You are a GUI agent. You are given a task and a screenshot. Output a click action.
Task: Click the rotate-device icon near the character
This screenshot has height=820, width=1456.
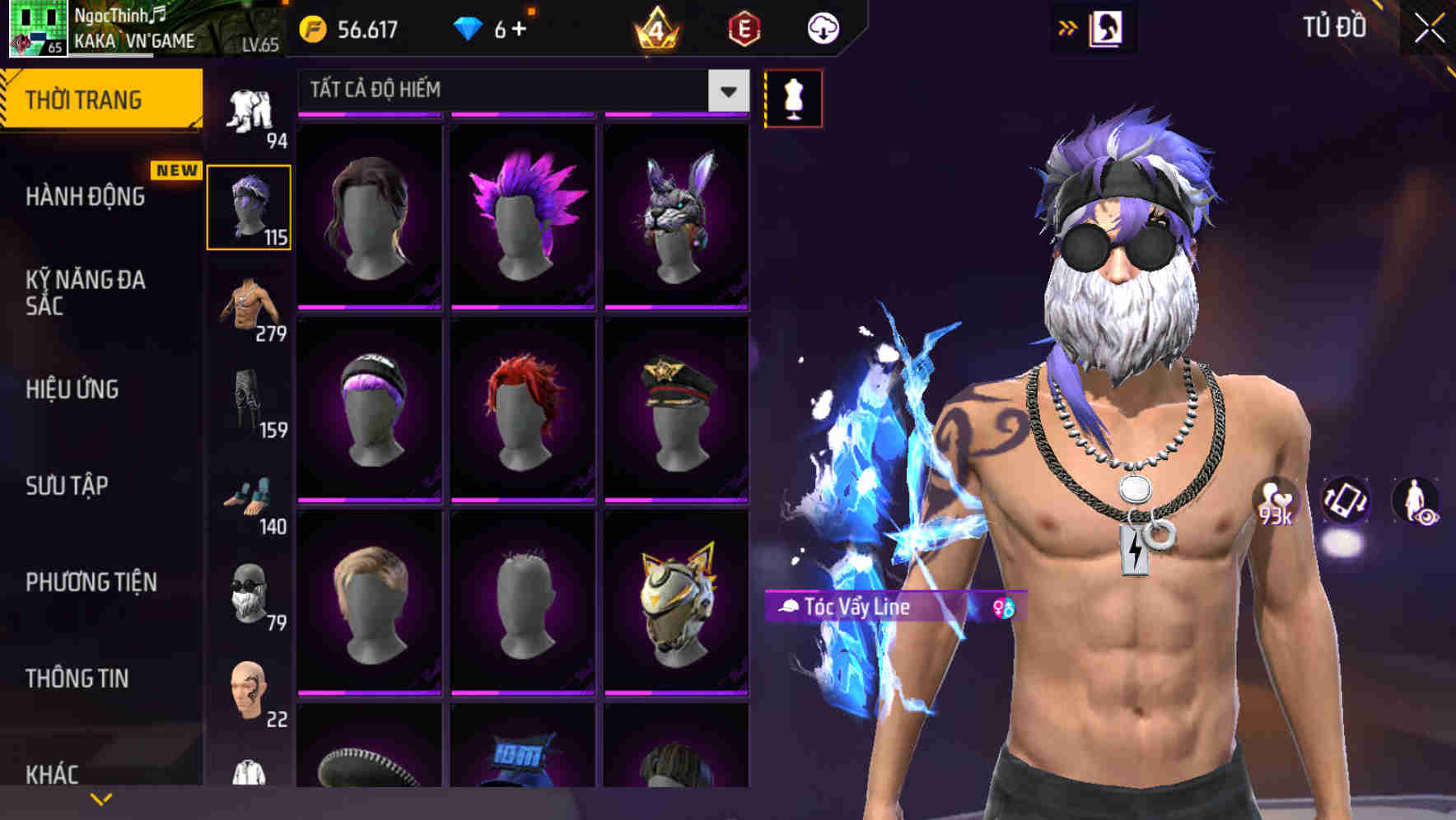pyautogui.click(x=1346, y=503)
